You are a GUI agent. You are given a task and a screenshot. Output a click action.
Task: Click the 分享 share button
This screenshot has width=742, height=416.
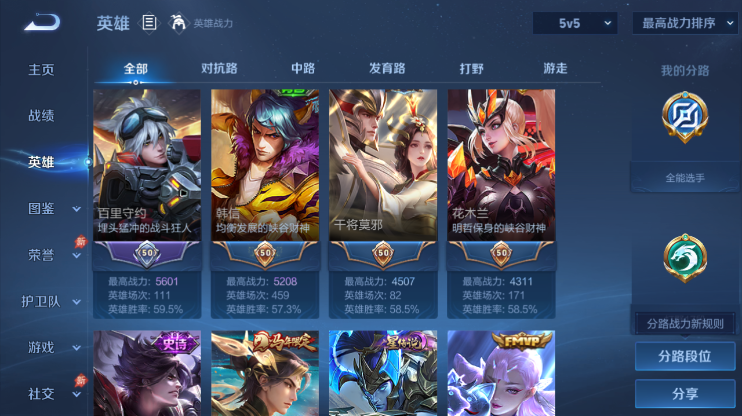pos(685,393)
